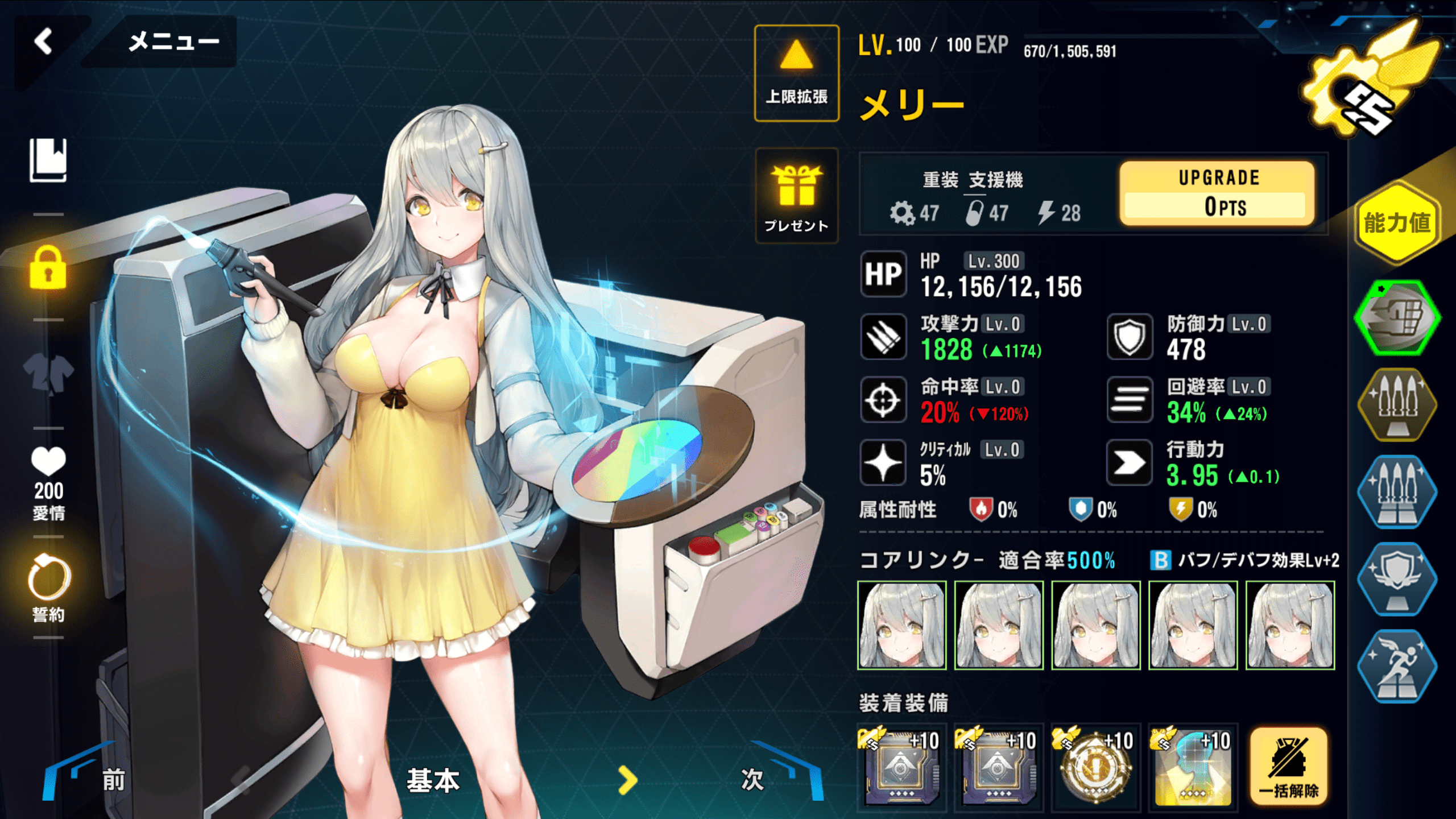The height and width of the screenshot is (819, 1456).
Task: Go back with the arrow button
Action: [x=44, y=42]
